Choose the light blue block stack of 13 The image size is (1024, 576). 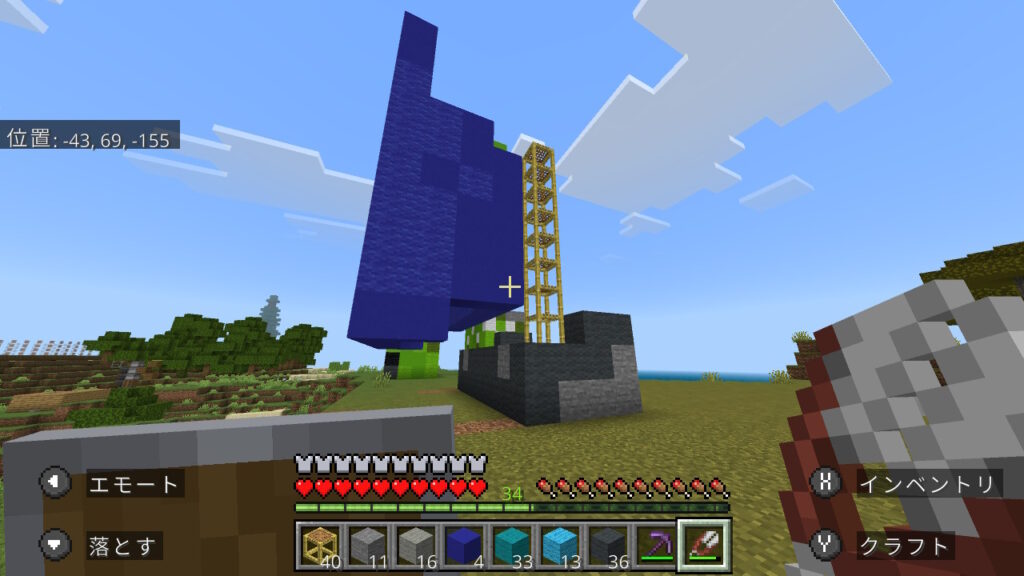pyautogui.click(x=559, y=546)
